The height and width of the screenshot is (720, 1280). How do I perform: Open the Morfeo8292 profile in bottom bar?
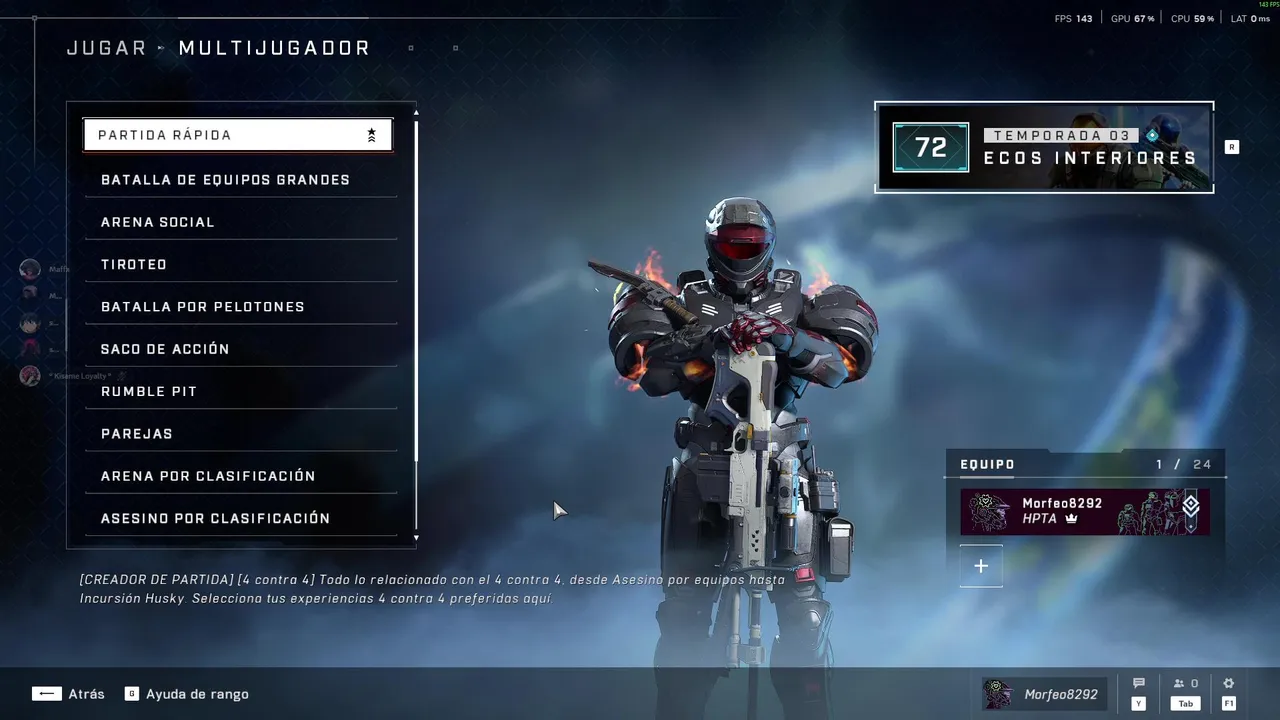pos(1041,694)
